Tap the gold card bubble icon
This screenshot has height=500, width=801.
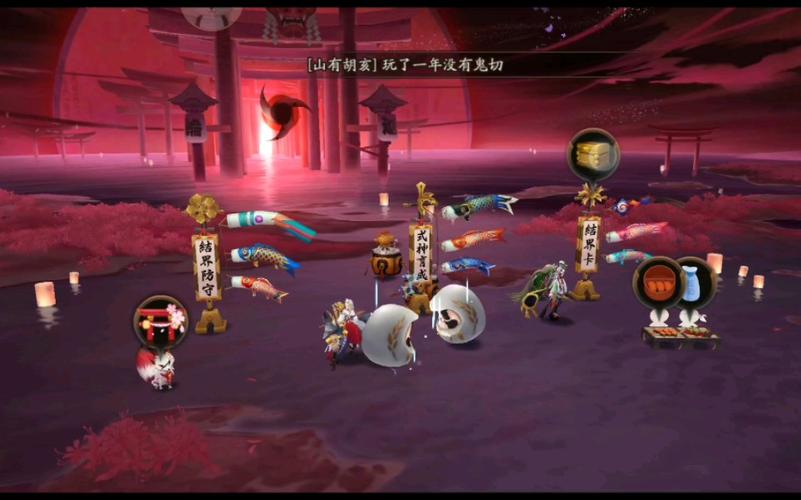tap(594, 155)
